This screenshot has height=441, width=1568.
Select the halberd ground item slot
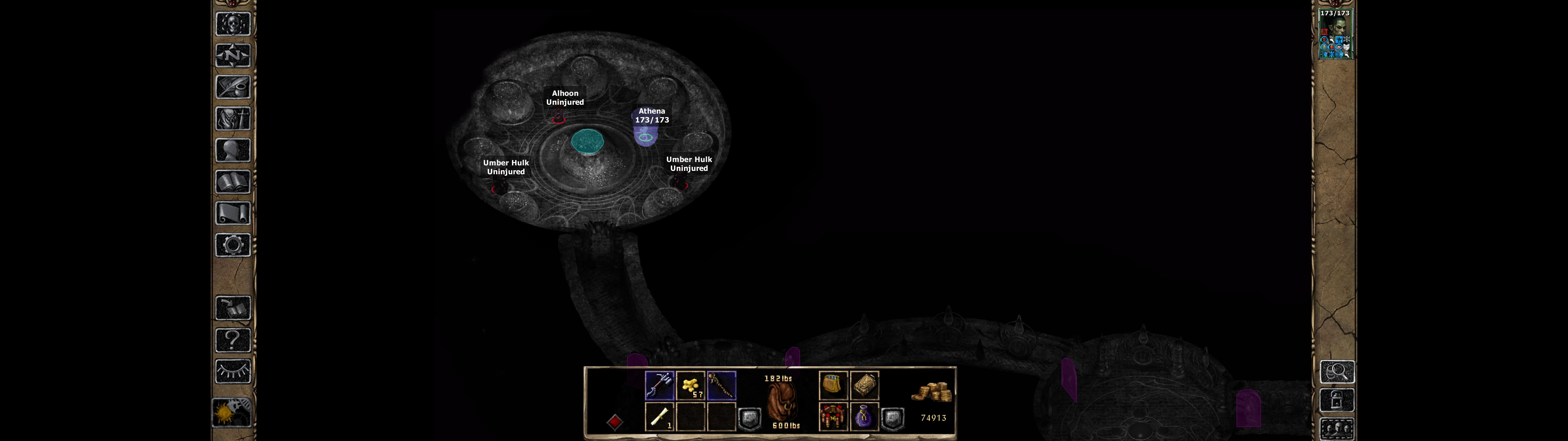659,386
